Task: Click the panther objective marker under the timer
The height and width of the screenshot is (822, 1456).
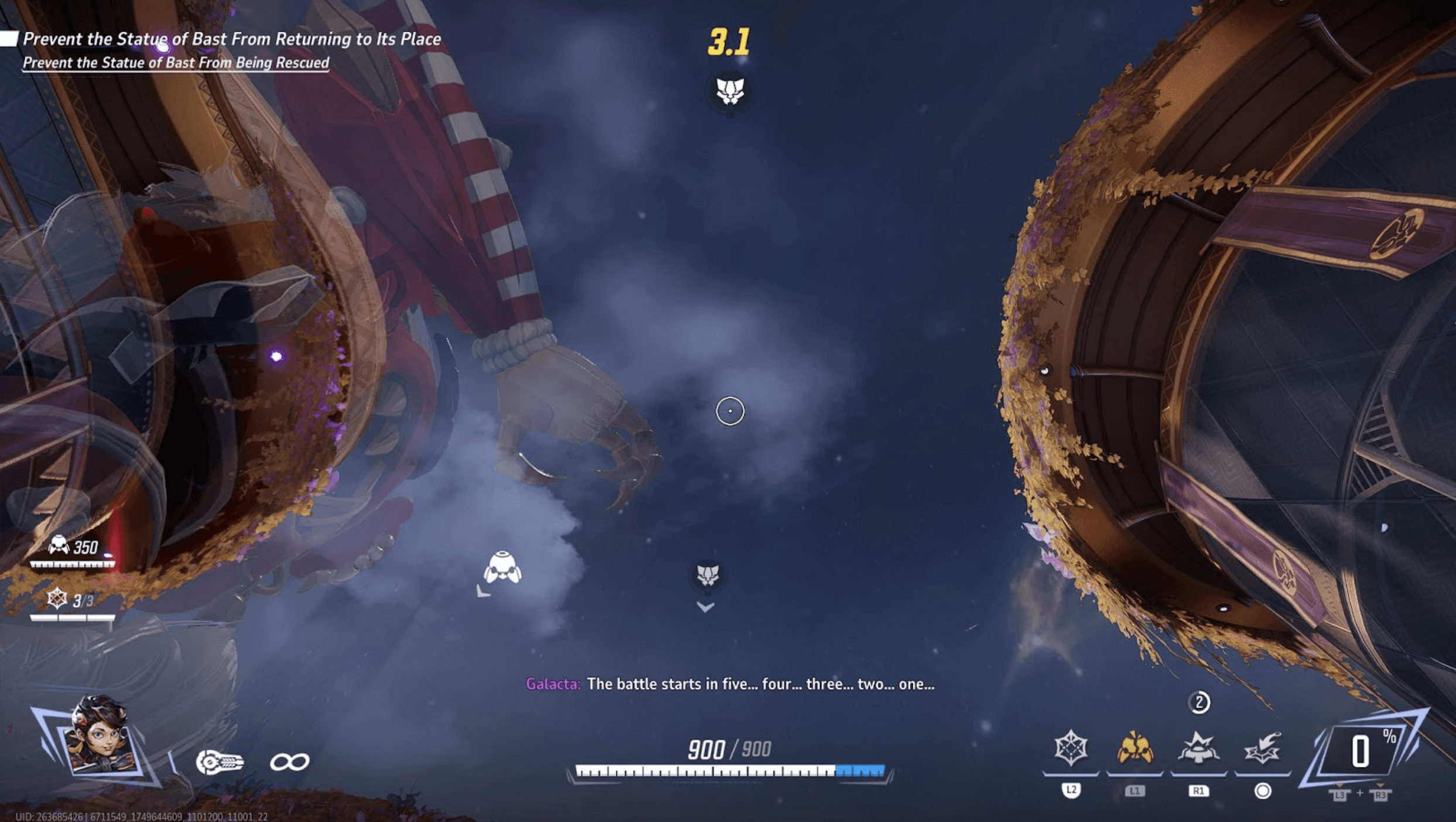Action: (x=730, y=91)
